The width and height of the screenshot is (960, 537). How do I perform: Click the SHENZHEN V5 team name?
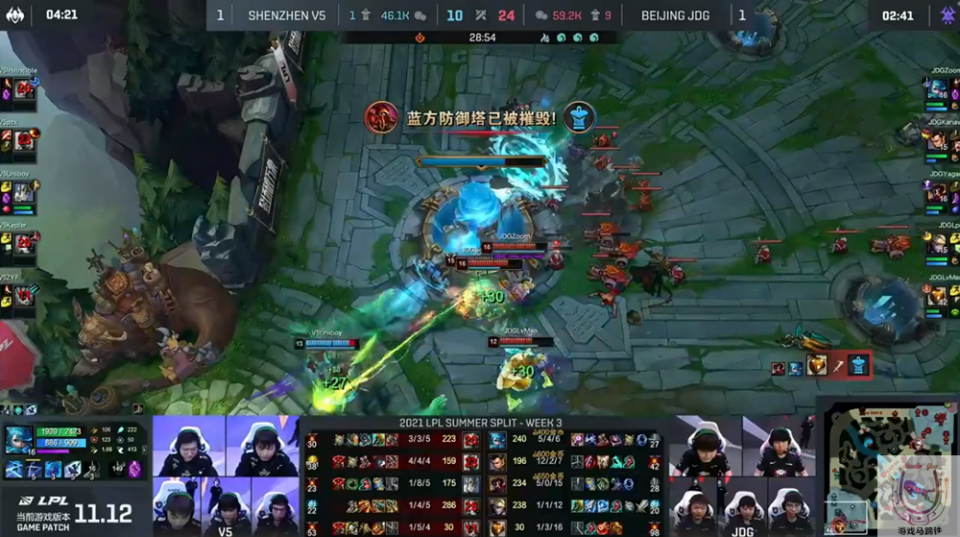click(286, 16)
